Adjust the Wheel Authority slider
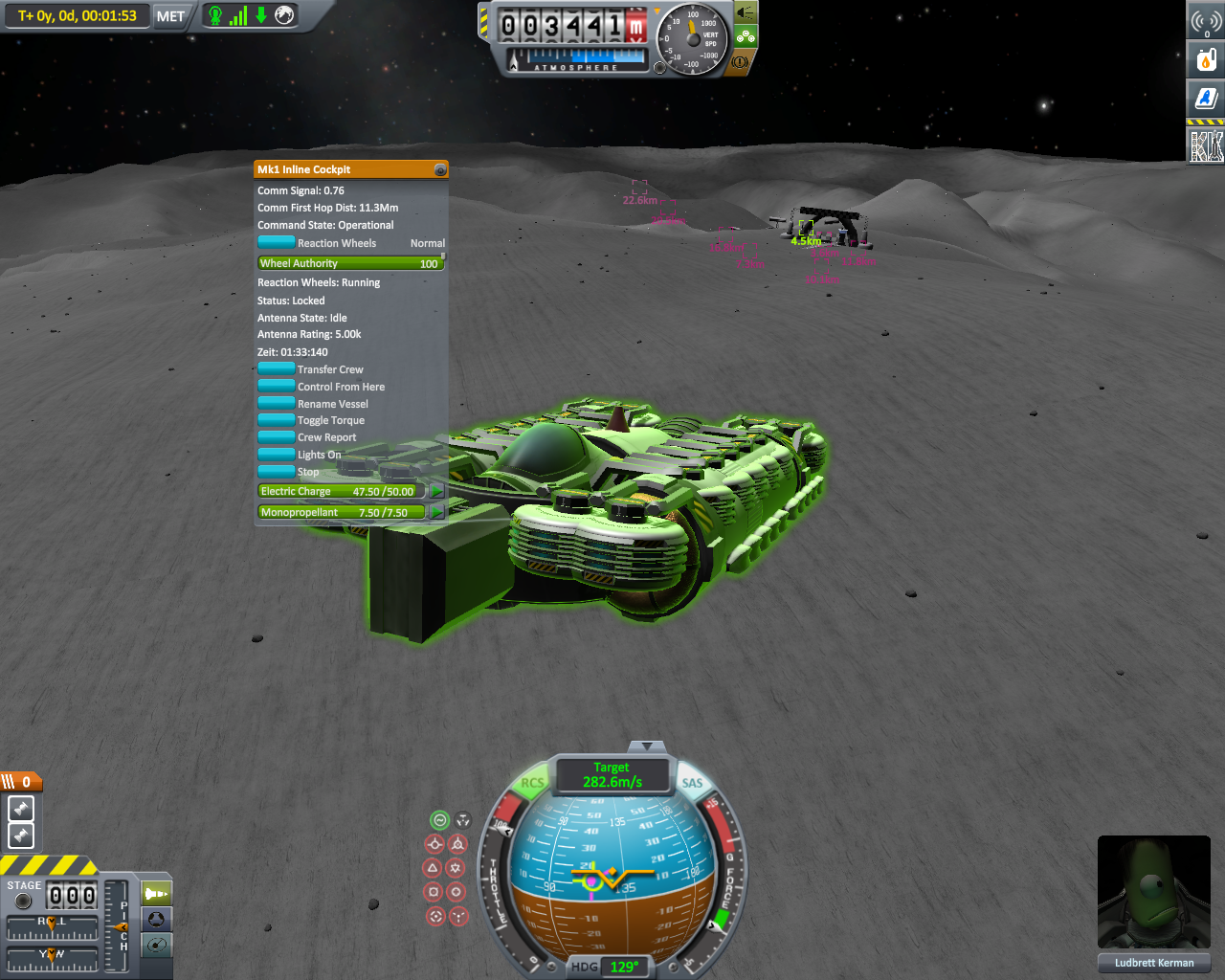 tap(350, 263)
